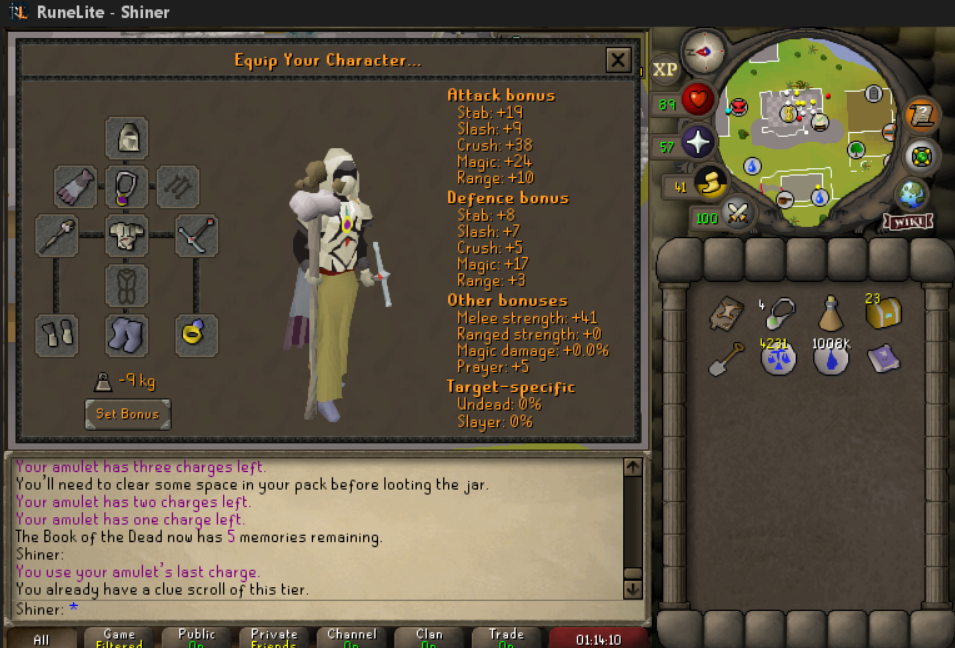Viewport: 955px width, 648px height.
Task: Open the world map globe orb
Action: tap(911, 193)
